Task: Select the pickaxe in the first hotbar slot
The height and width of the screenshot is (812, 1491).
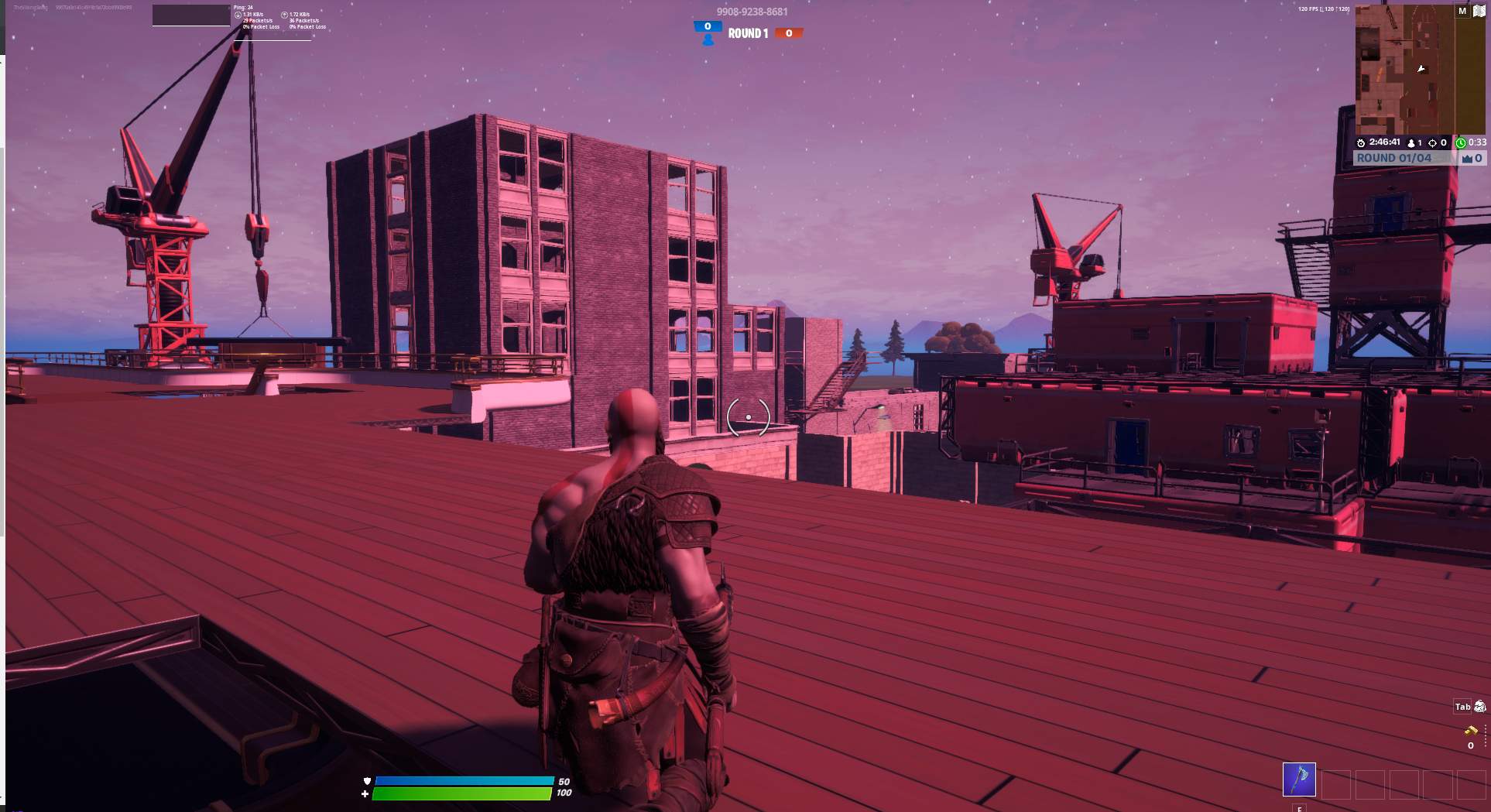Action: (x=1300, y=780)
